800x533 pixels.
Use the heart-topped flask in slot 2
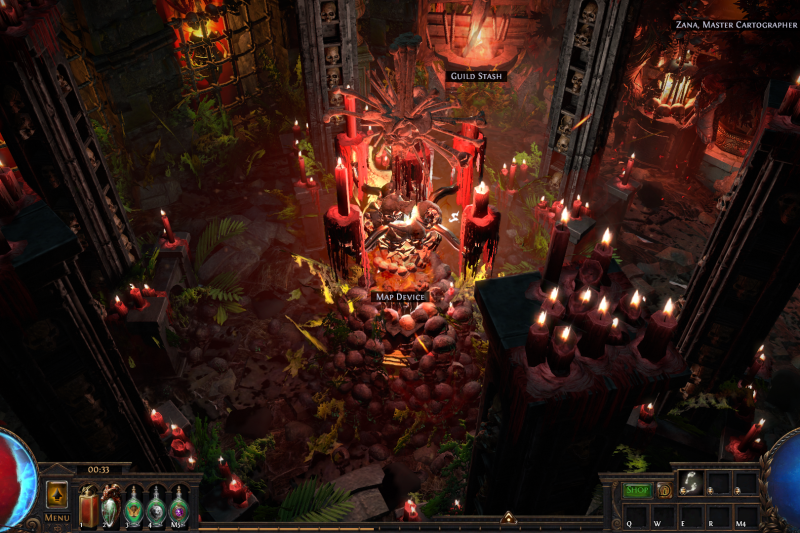(x=111, y=503)
